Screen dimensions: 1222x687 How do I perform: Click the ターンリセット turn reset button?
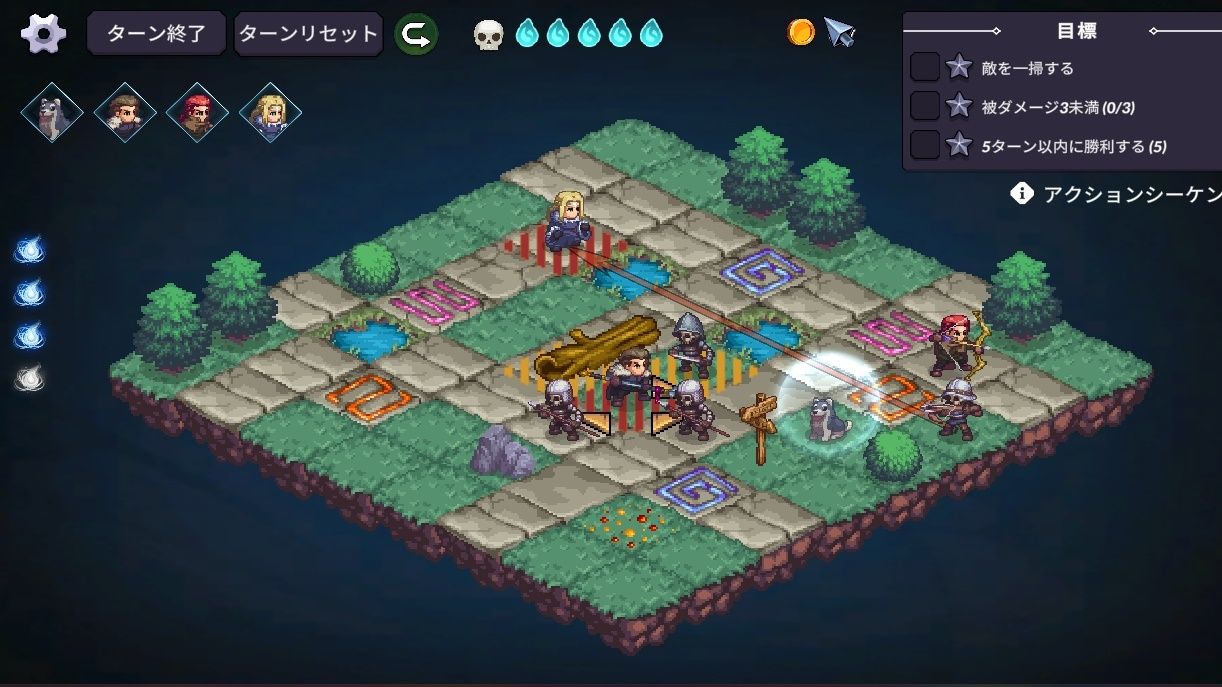pos(308,34)
